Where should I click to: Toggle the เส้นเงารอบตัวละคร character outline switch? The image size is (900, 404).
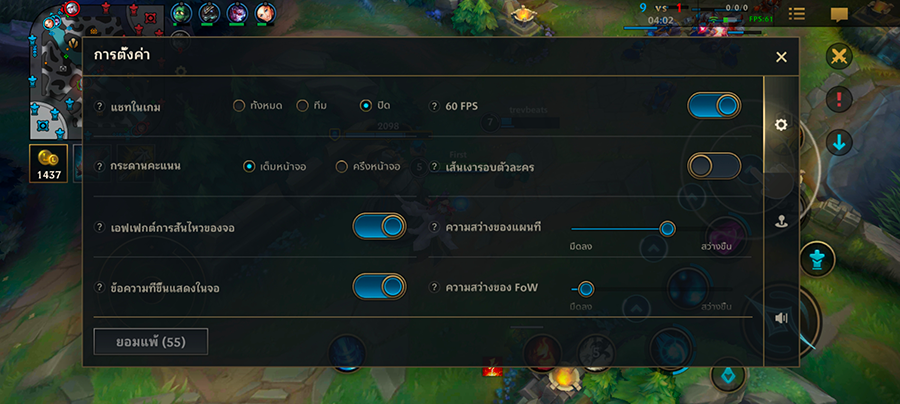pos(714,166)
